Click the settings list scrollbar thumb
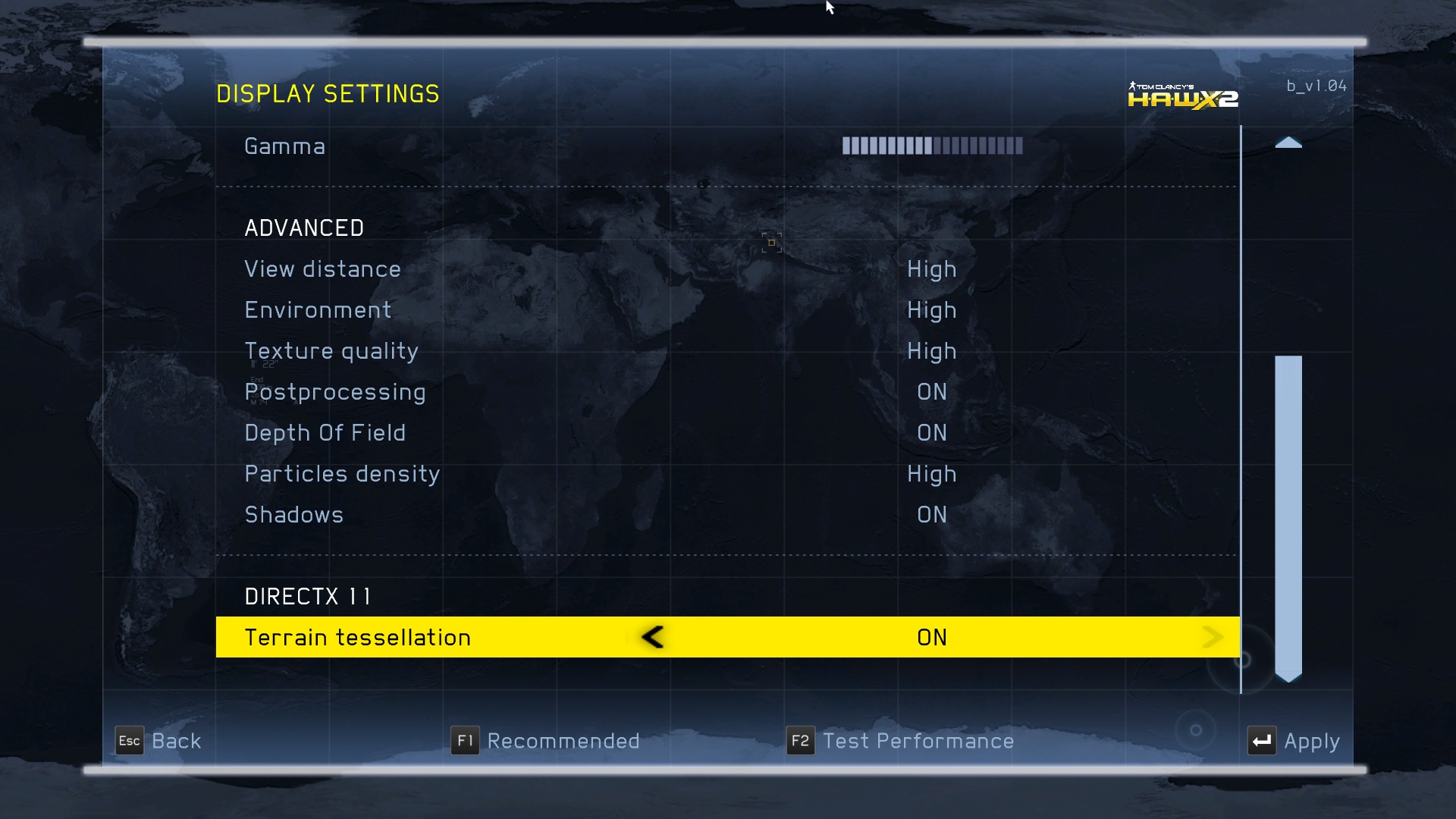Screen dimensions: 1456x819 coord(1288,516)
